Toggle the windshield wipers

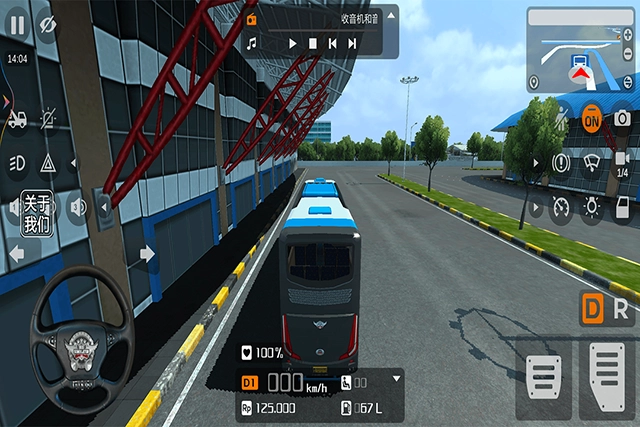point(592,162)
